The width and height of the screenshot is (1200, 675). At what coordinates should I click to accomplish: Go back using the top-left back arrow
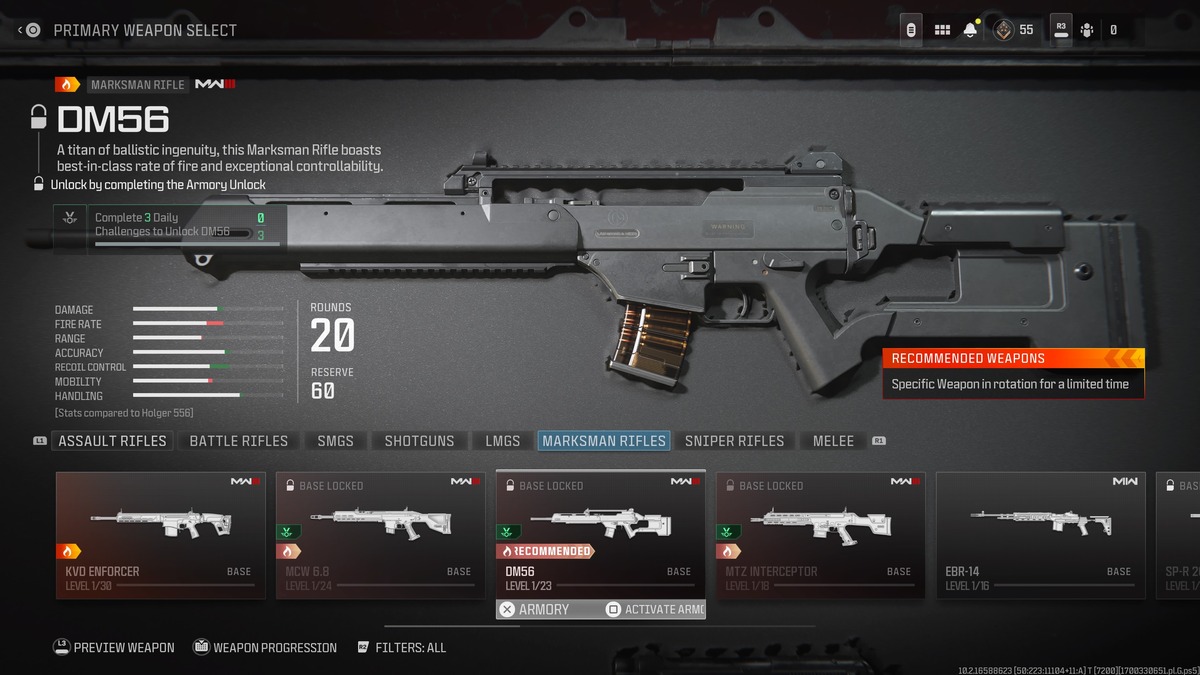28,30
